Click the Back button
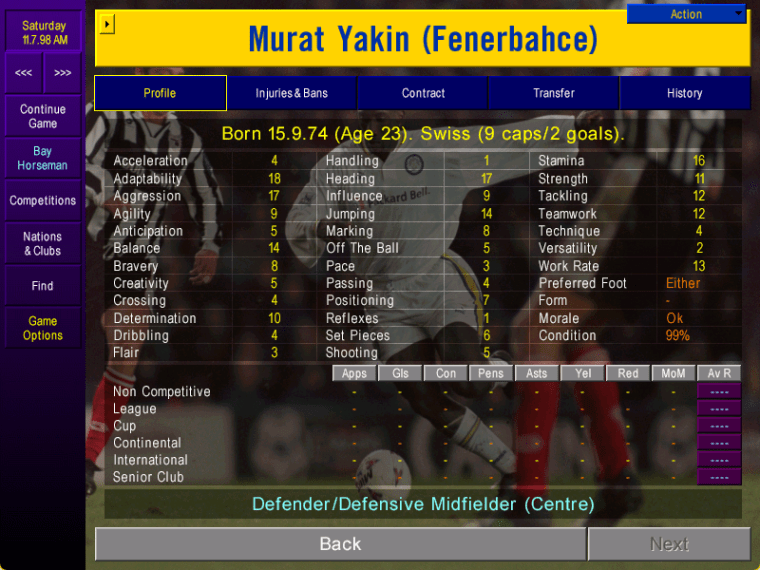This screenshot has width=760, height=570. point(340,544)
